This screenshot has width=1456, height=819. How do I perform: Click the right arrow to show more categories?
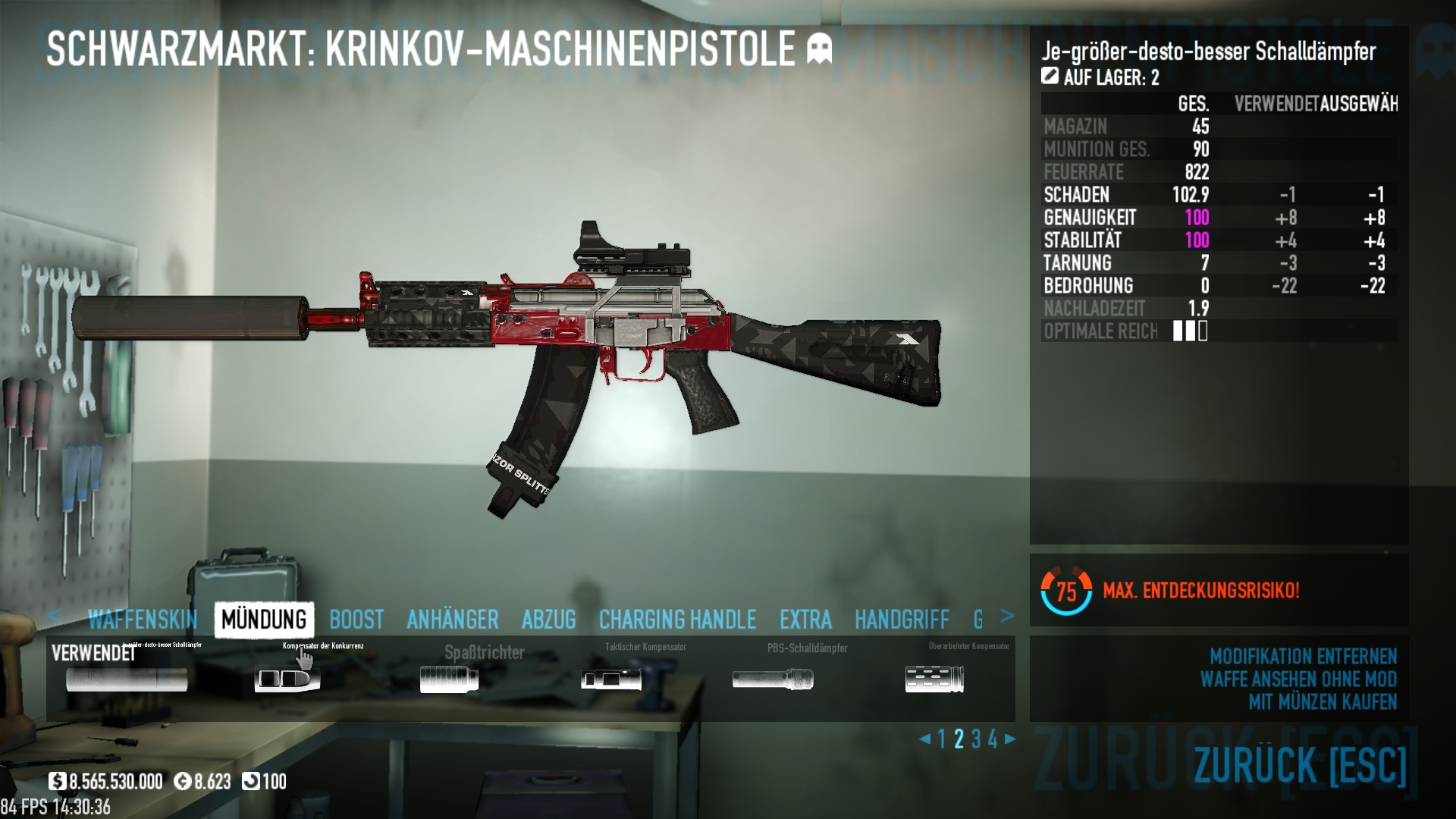point(1007,616)
